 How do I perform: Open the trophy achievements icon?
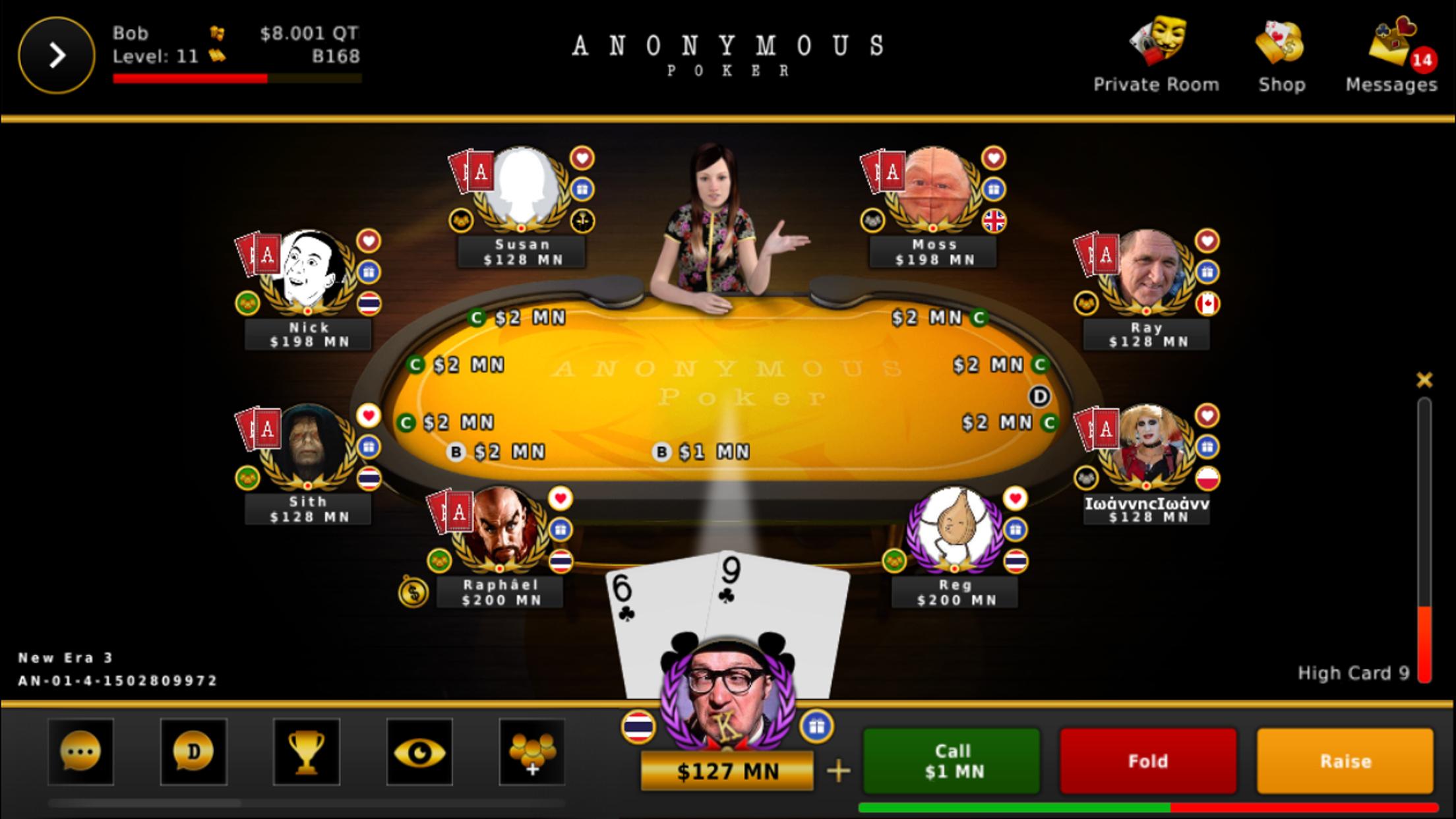tap(307, 752)
